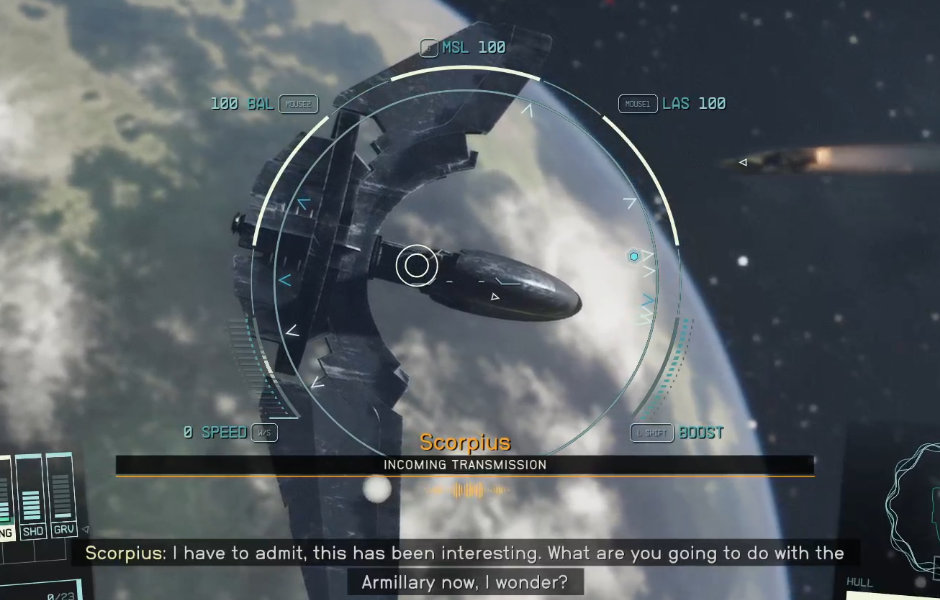Click the ship shield status diagram
Viewport: 940px width, 600px height.
[x=915, y=500]
